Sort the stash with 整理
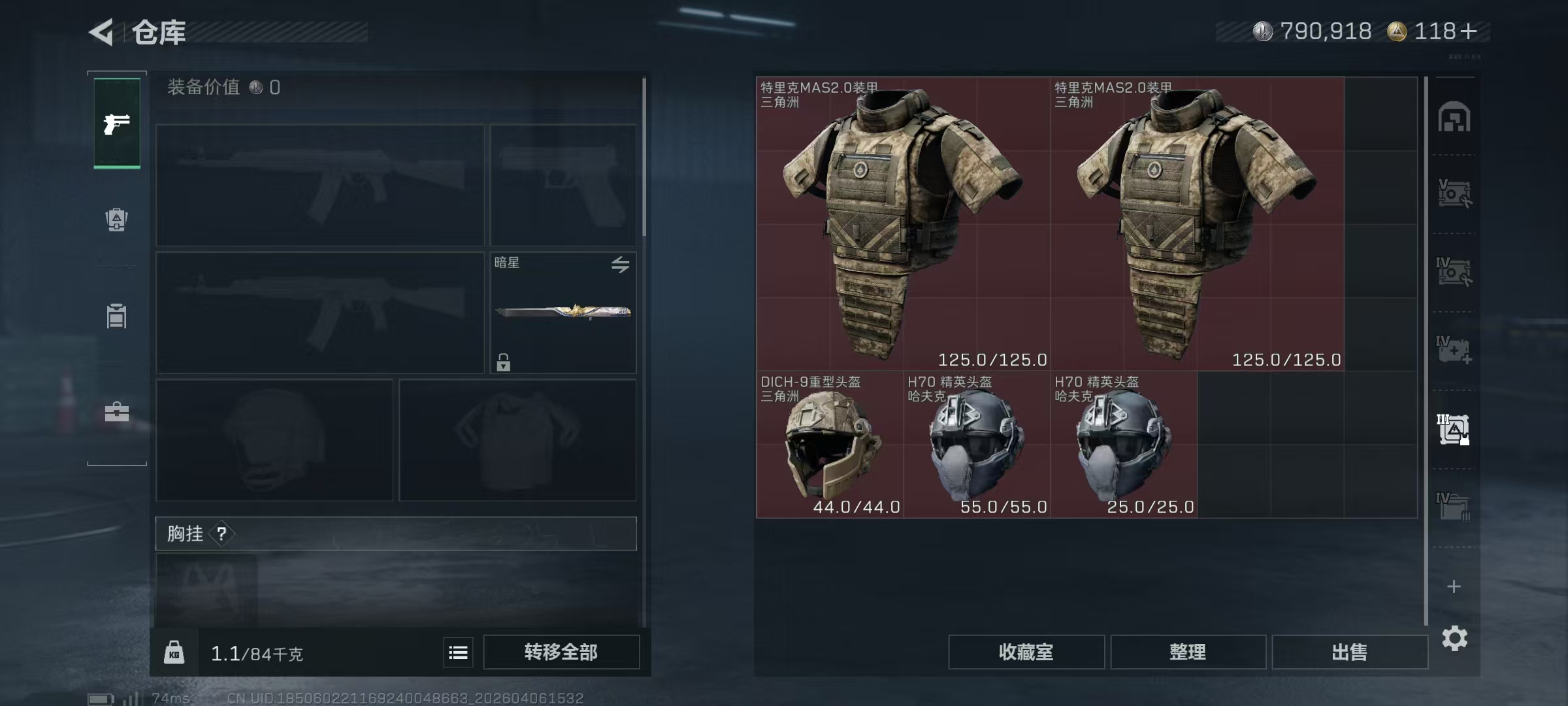Image resolution: width=1568 pixels, height=706 pixels. [1188, 652]
